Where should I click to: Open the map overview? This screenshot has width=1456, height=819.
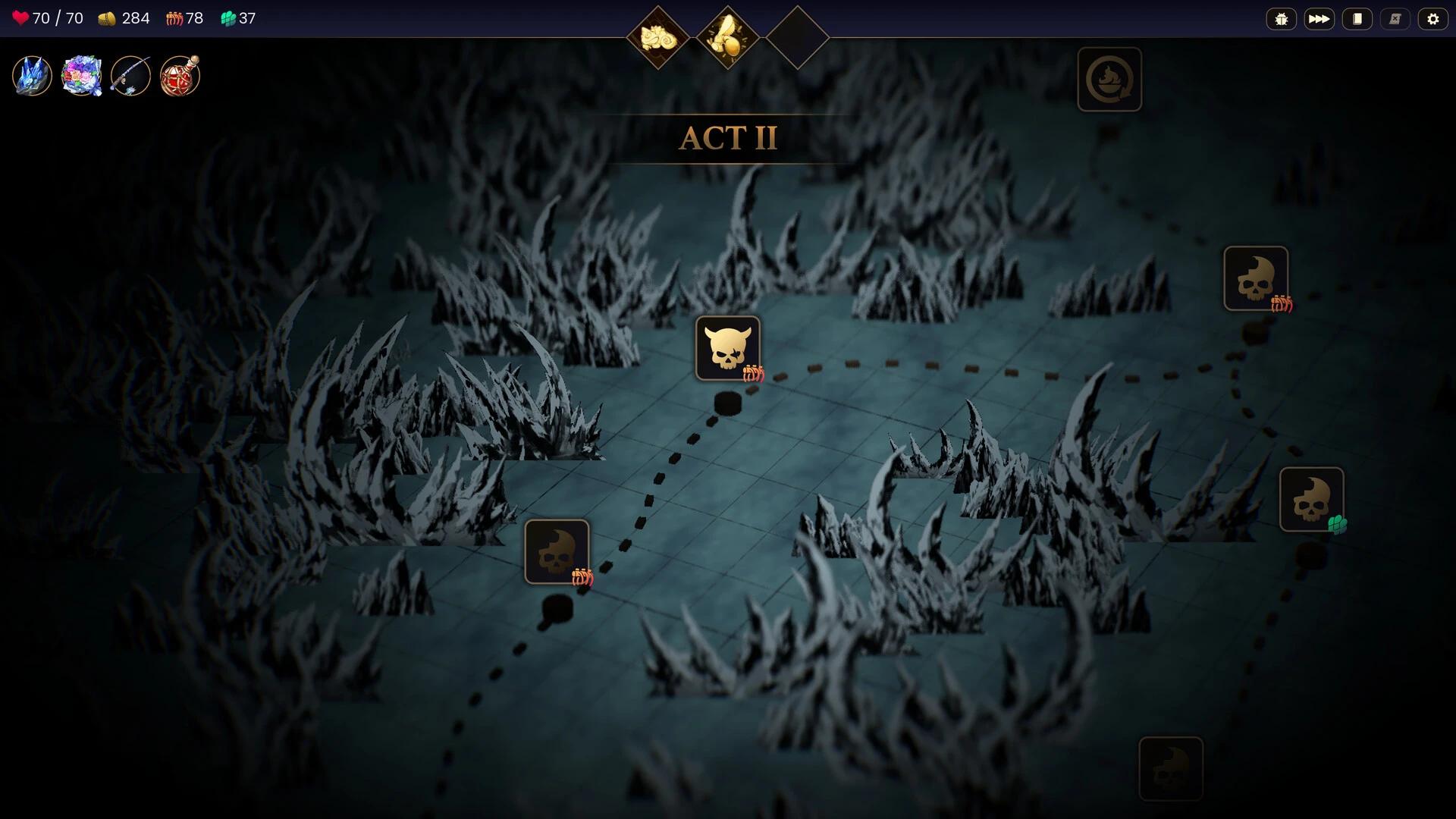click(1395, 18)
